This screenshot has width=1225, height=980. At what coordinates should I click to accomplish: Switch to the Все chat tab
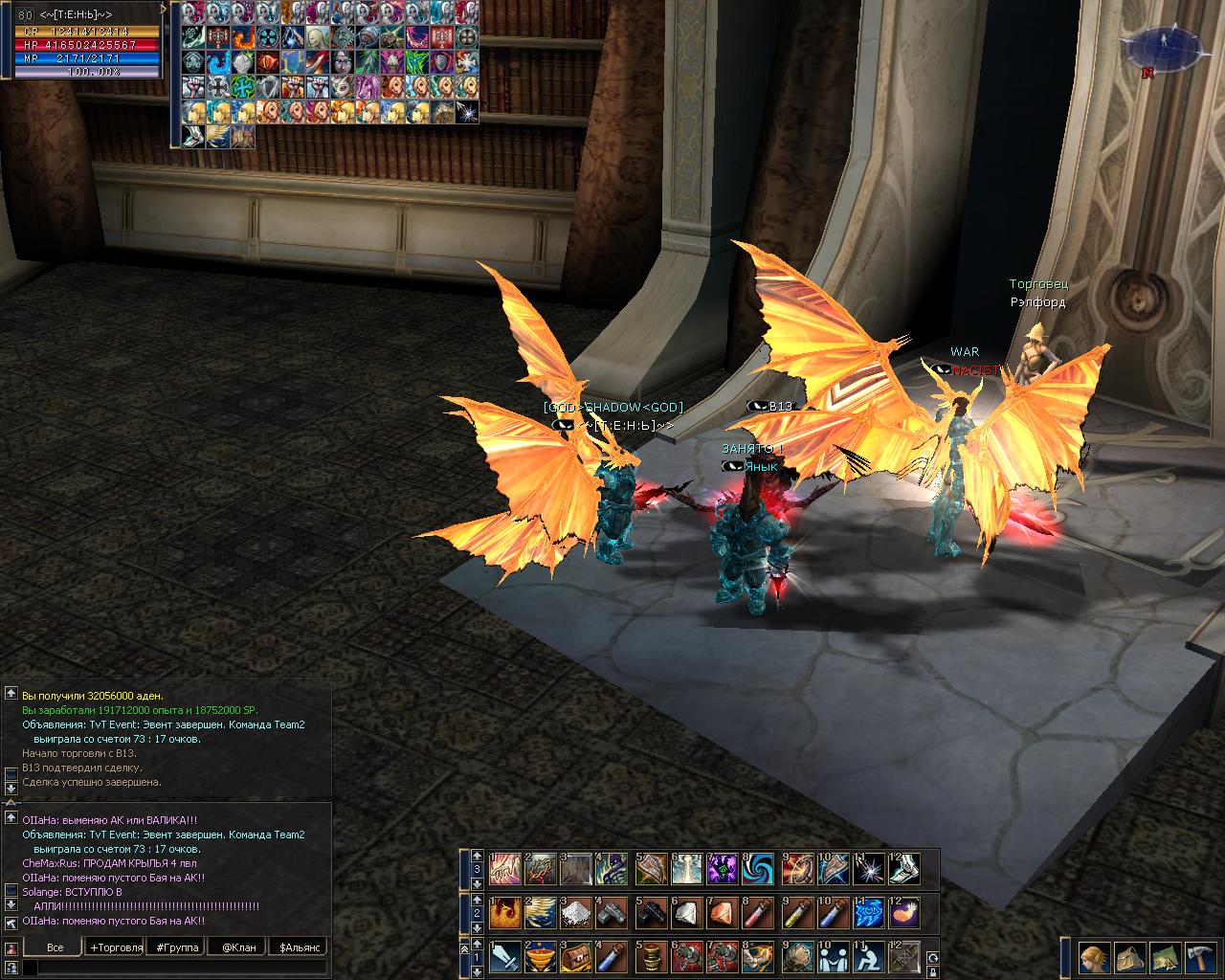point(55,947)
